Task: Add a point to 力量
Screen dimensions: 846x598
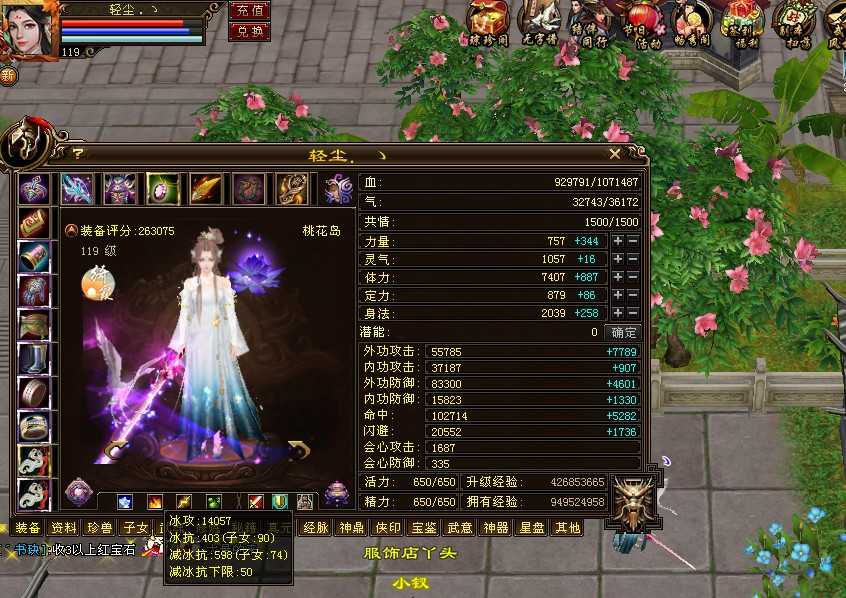Action: pos(618,242)
